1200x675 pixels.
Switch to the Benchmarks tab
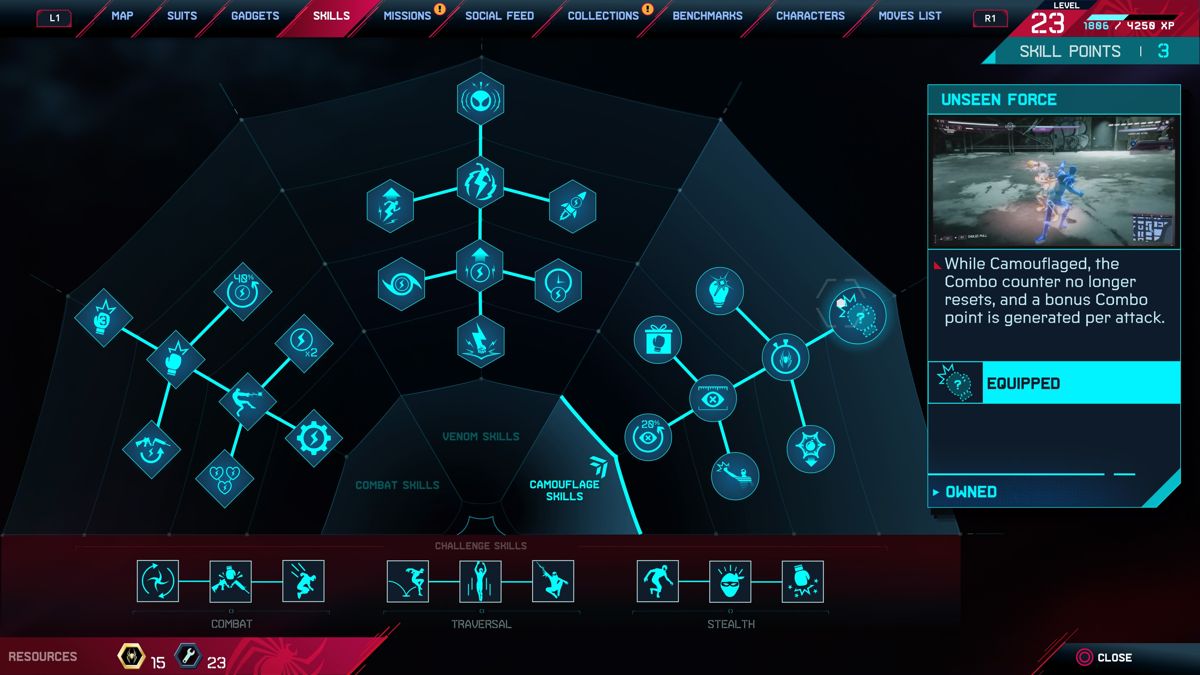[708, 16]
